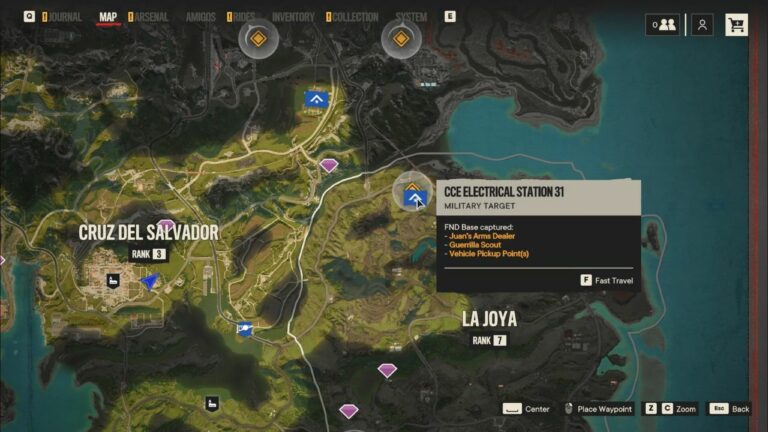
Task: Open the player profile icon
Action: [703, 24]
